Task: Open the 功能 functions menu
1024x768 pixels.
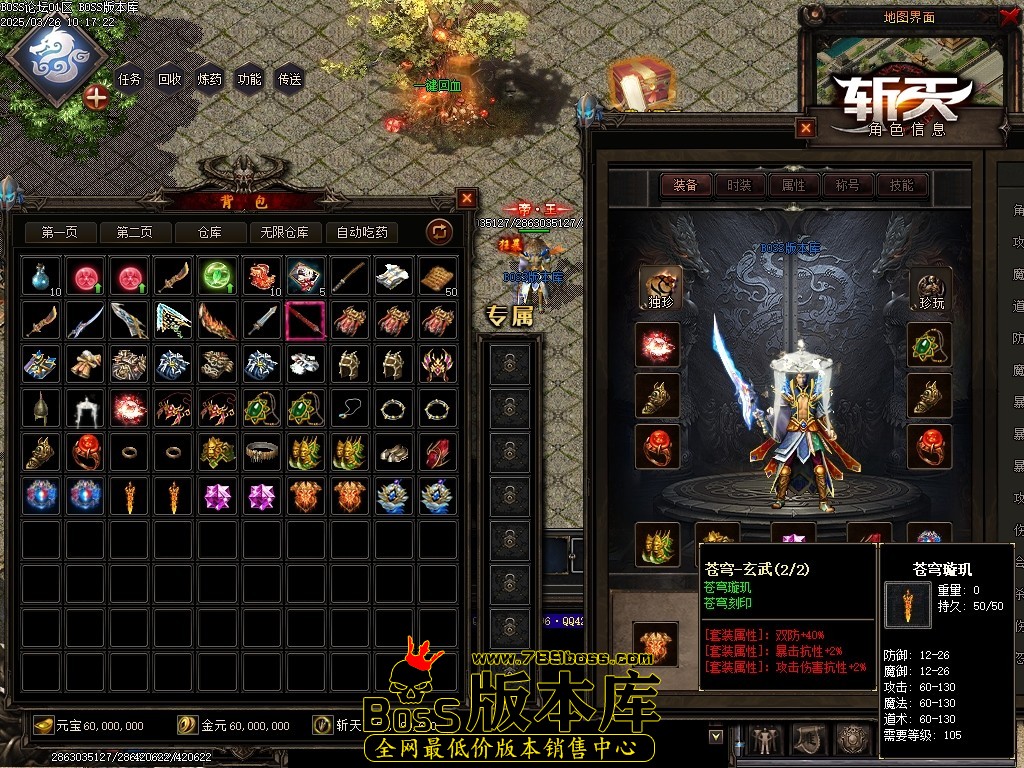Action: coord(250,79)
